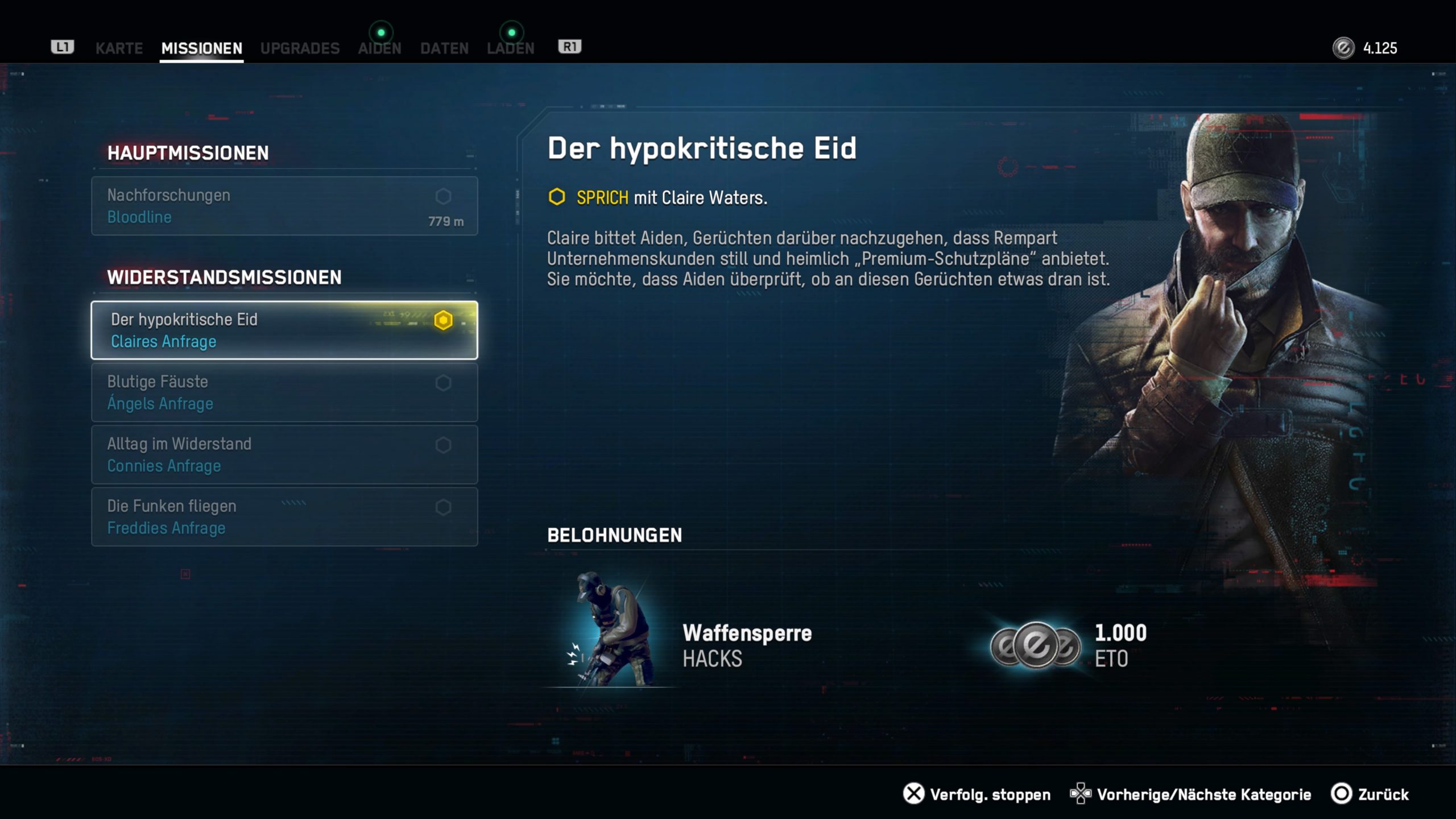Open the Die Funken fliegen mission

point(284,517)
